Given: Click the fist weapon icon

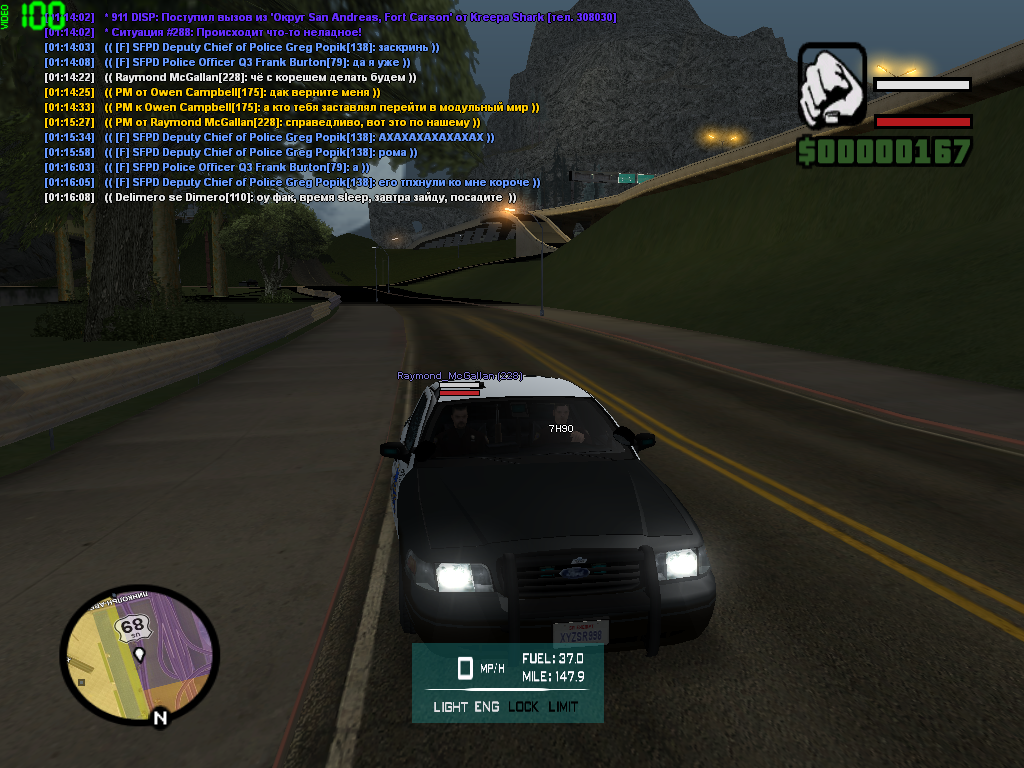Looking at the screenshot, I should (831, 84).
